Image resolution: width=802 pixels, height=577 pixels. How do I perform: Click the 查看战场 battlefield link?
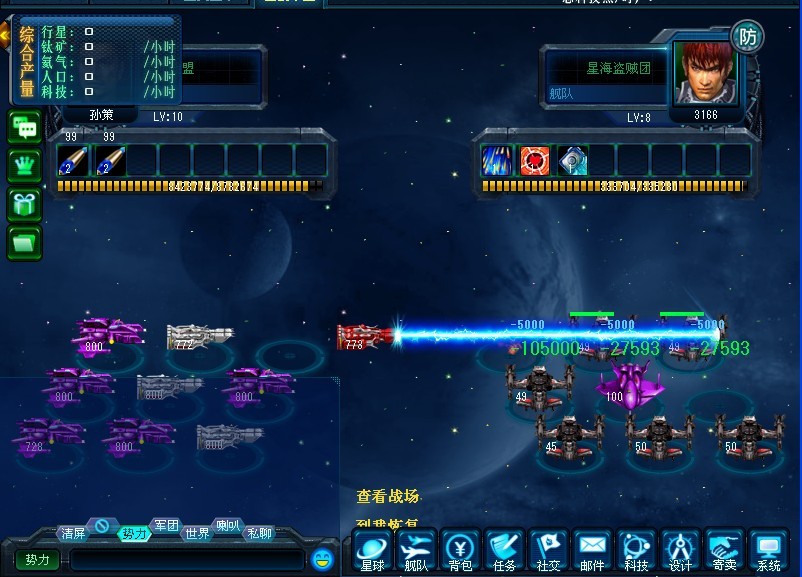[388, 497]
